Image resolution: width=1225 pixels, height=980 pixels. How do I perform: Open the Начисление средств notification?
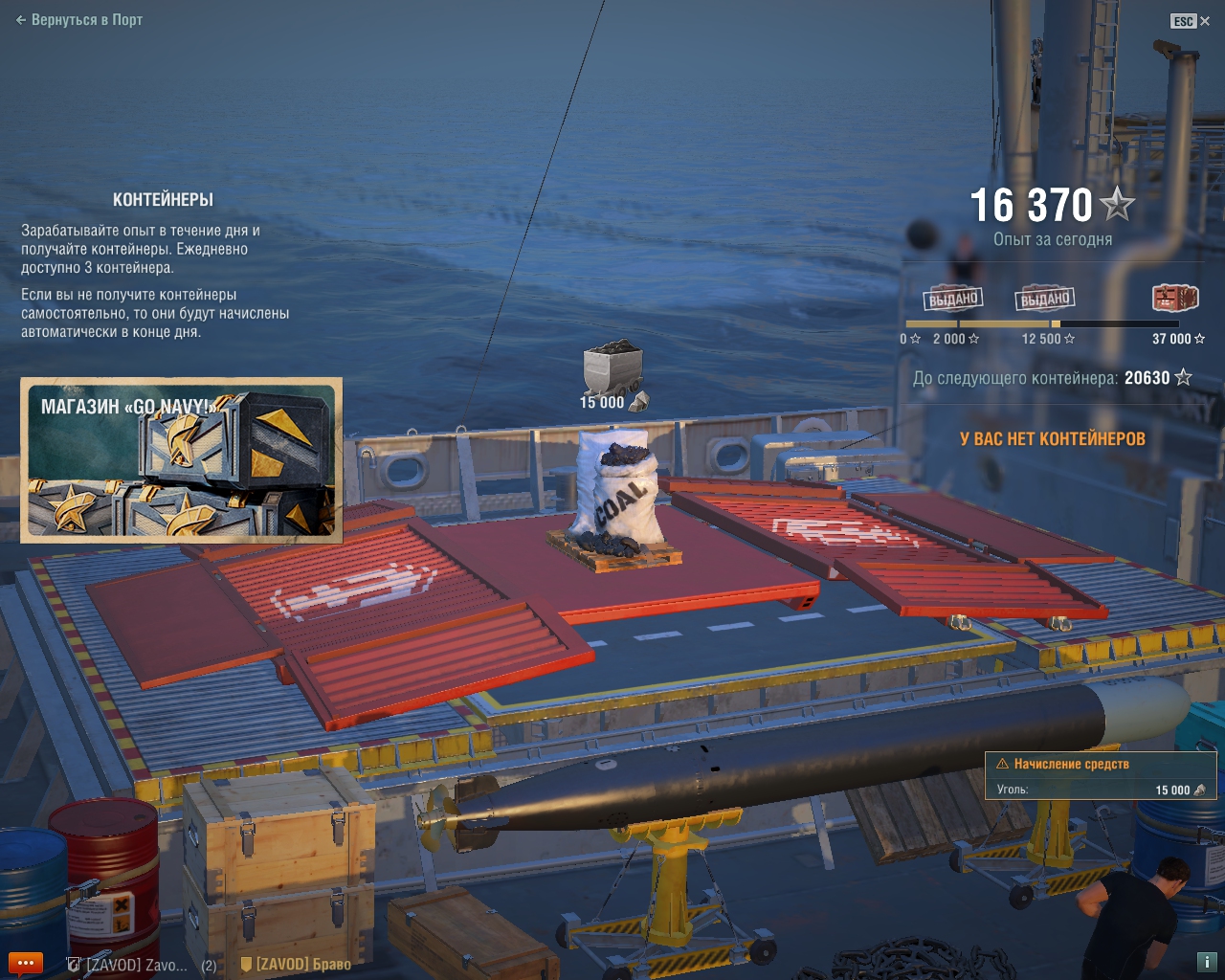click(1101, 776)
